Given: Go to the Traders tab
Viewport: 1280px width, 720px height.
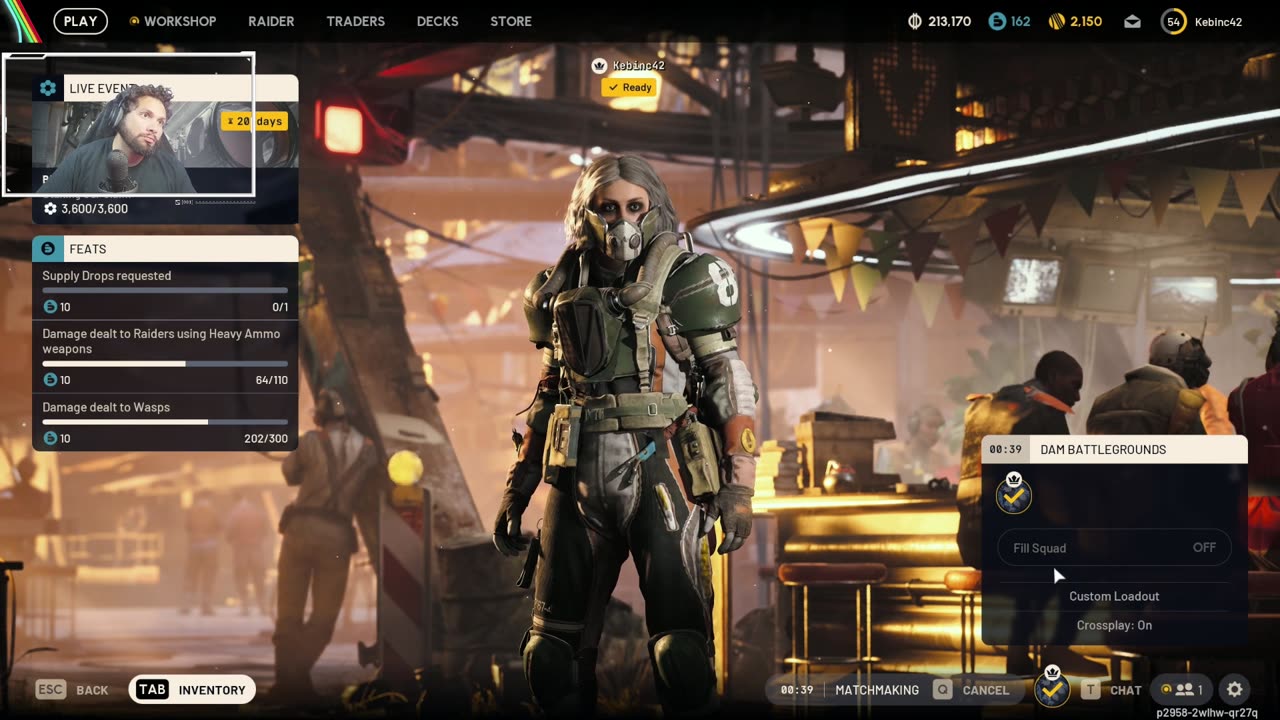Looking at the screenshot, I should [x=355, y=21].
